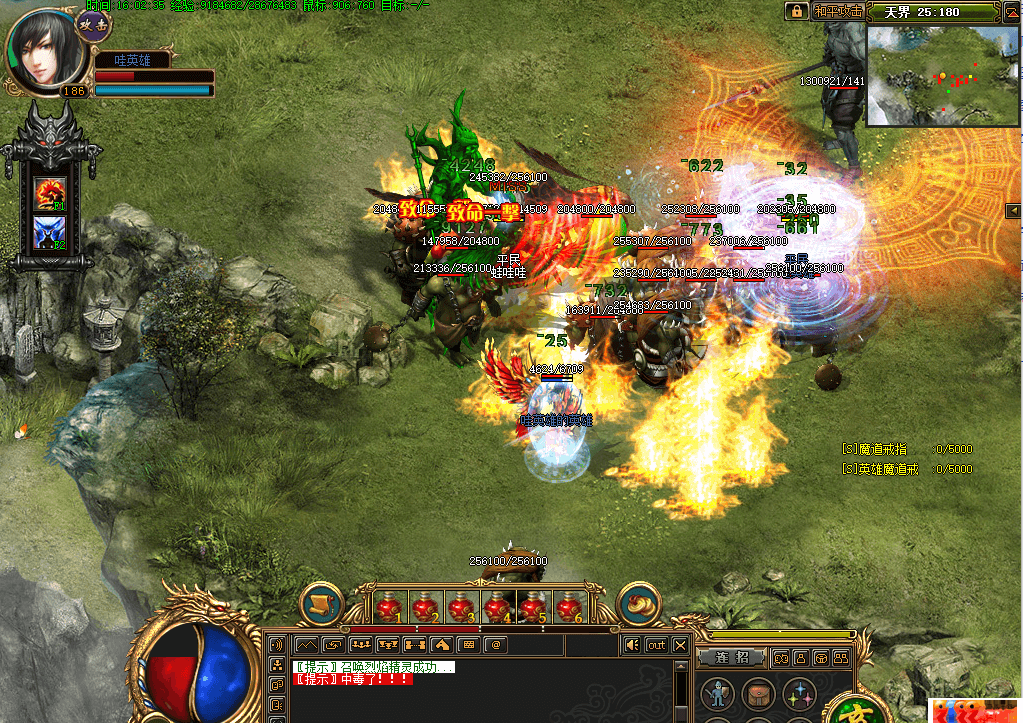Close the chat panel with the X

[x=681, y=645]
